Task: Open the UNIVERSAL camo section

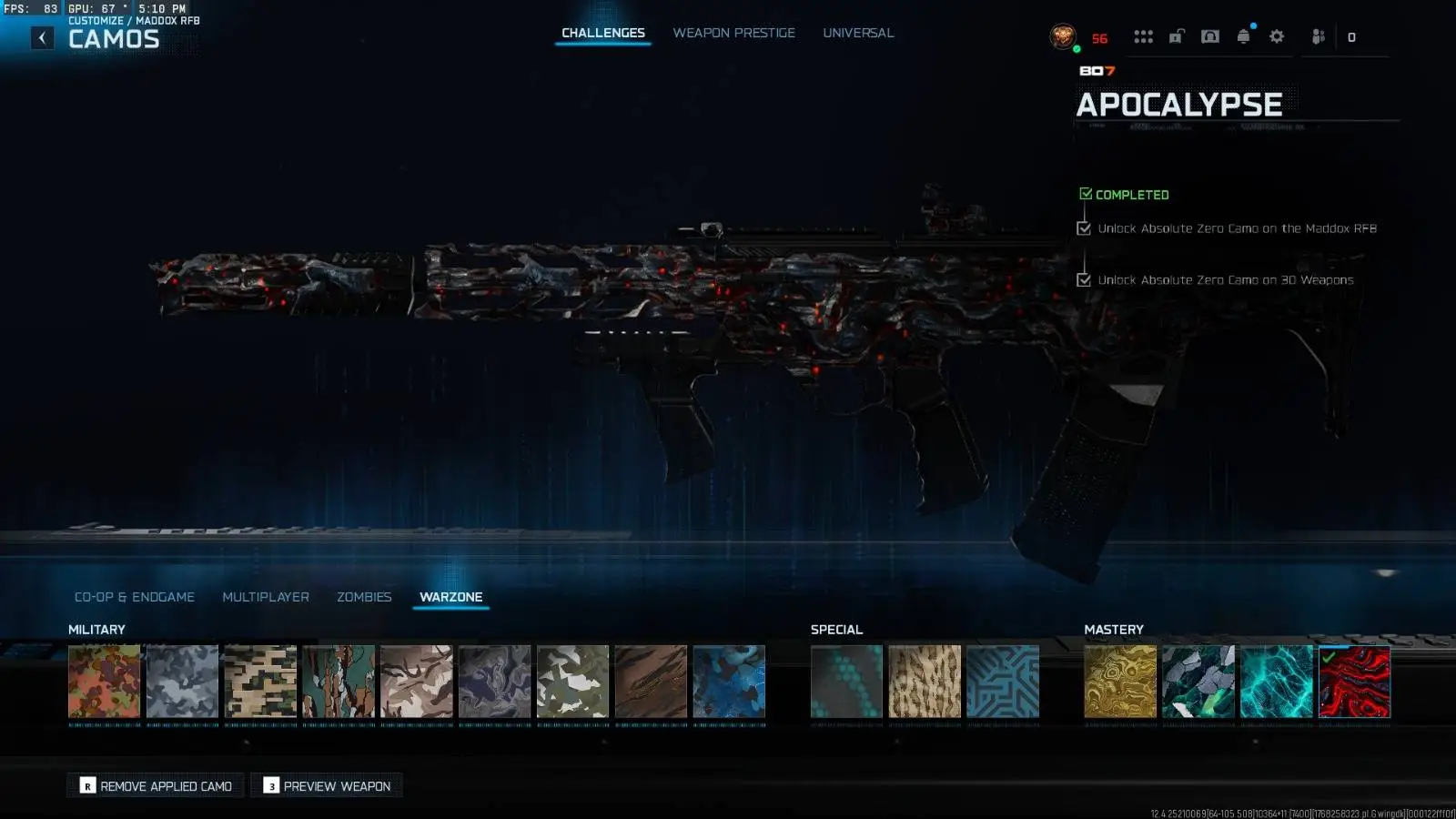Action: pos(857,33)
